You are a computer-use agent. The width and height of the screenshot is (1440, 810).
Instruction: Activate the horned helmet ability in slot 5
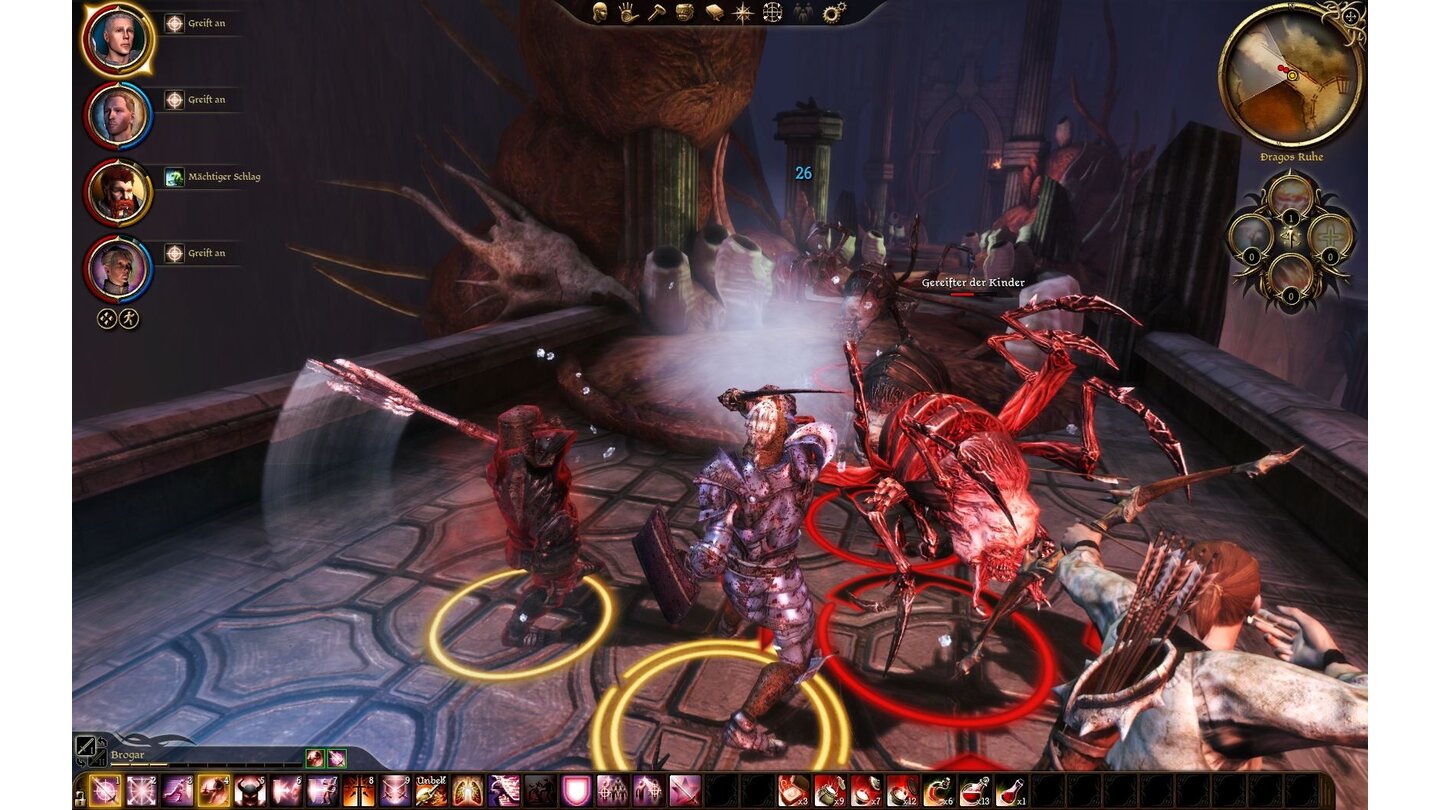[x=249, y=791]
